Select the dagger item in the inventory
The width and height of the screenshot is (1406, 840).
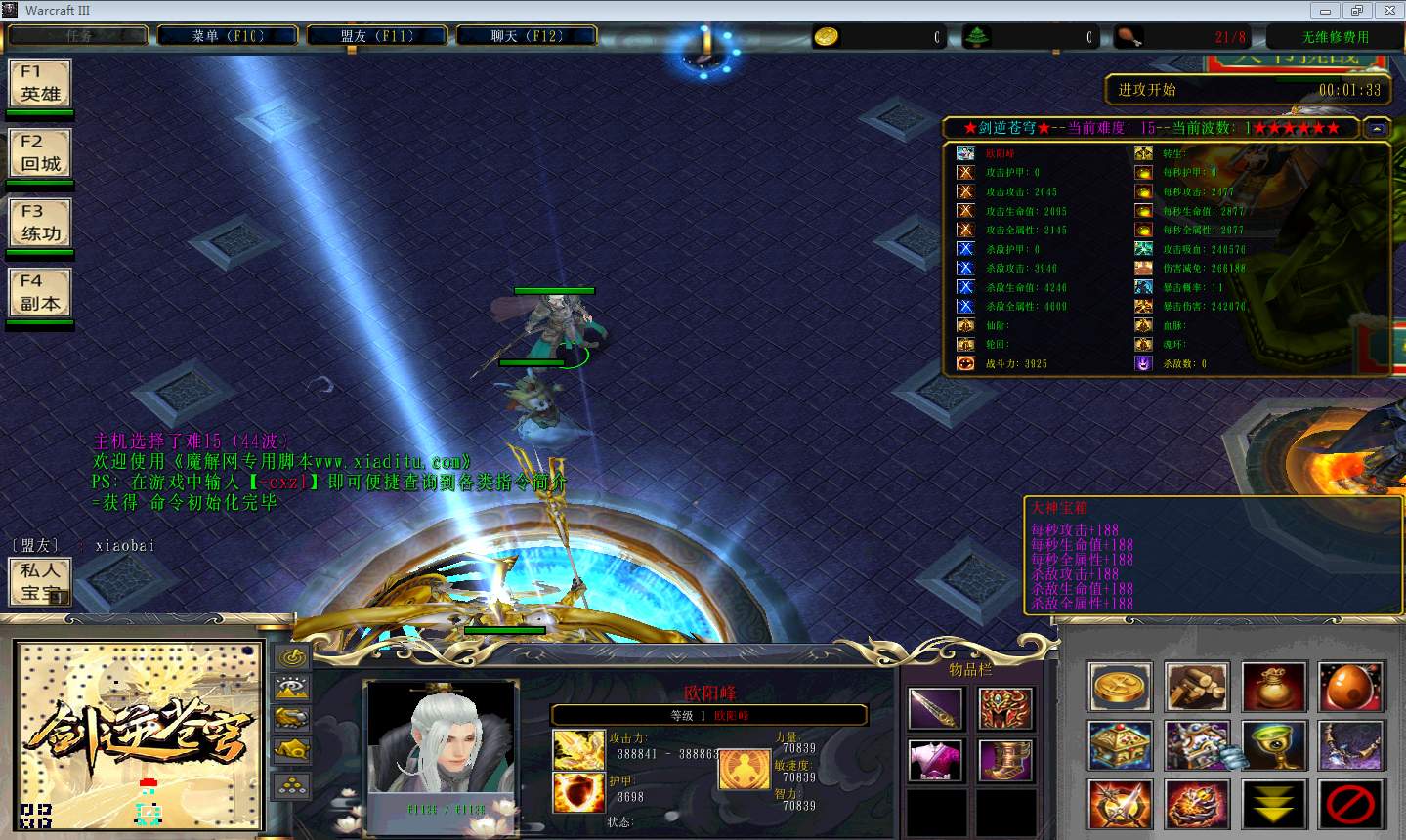936,708
